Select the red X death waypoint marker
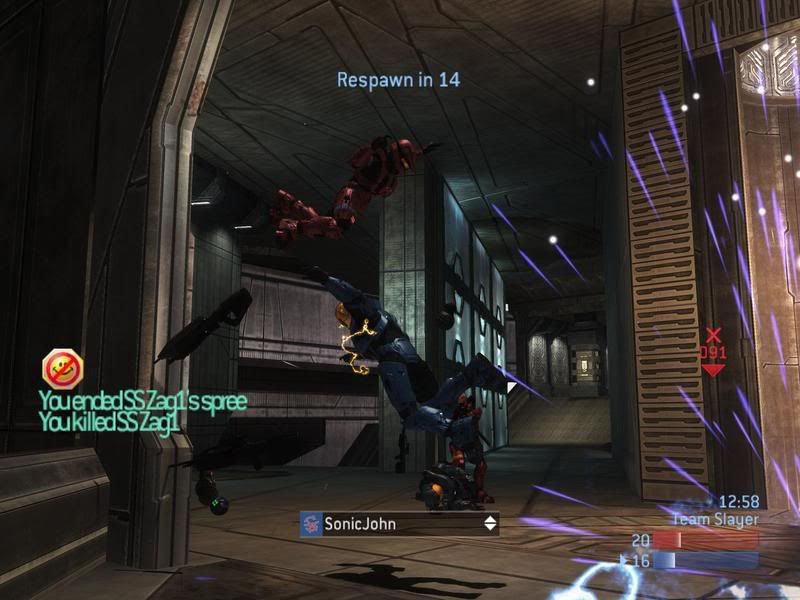The width and height of the screenshot is (800, 600). [x=713, y=336]
